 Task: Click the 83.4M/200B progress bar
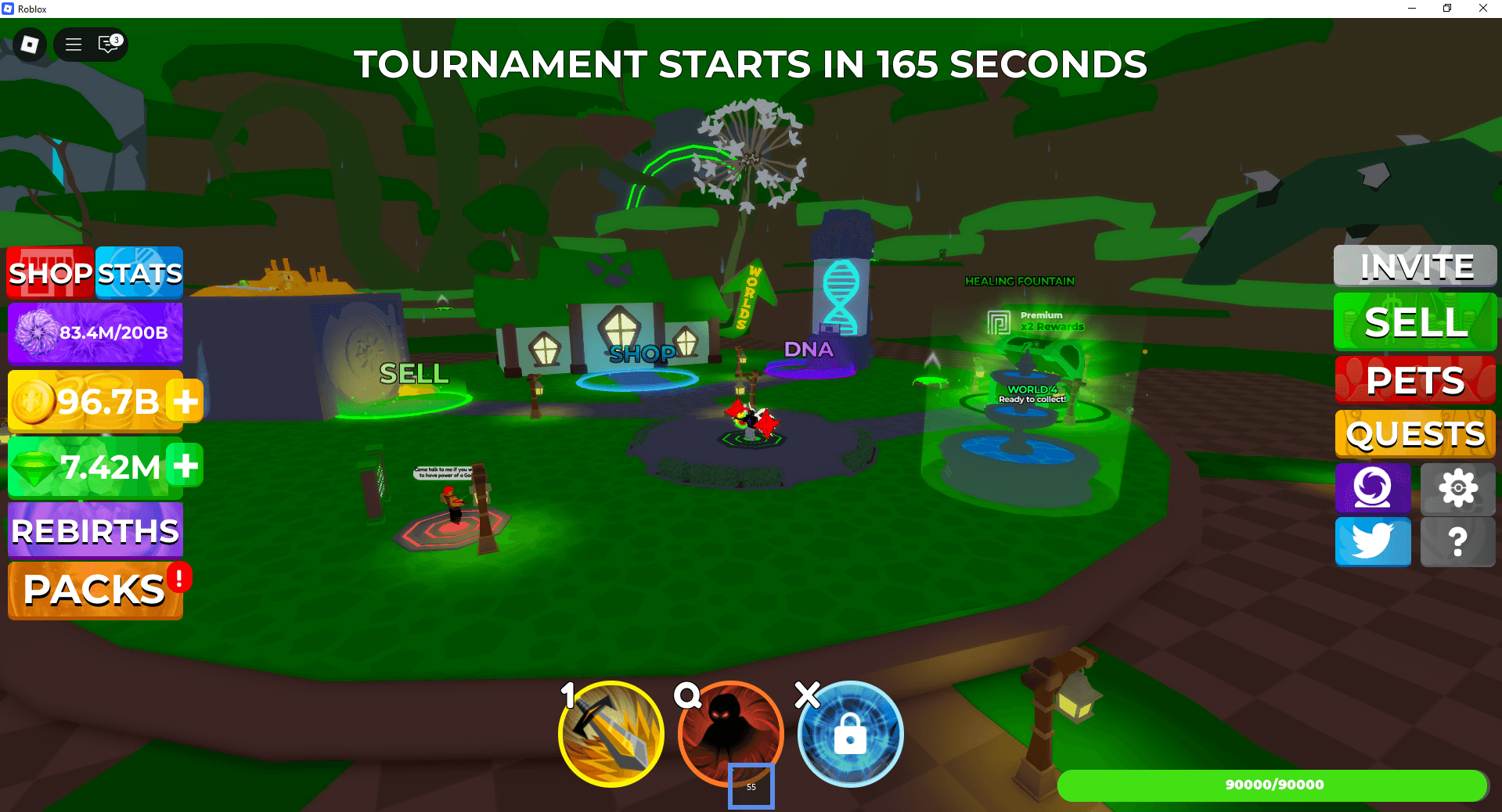click(x=95, y=332)
